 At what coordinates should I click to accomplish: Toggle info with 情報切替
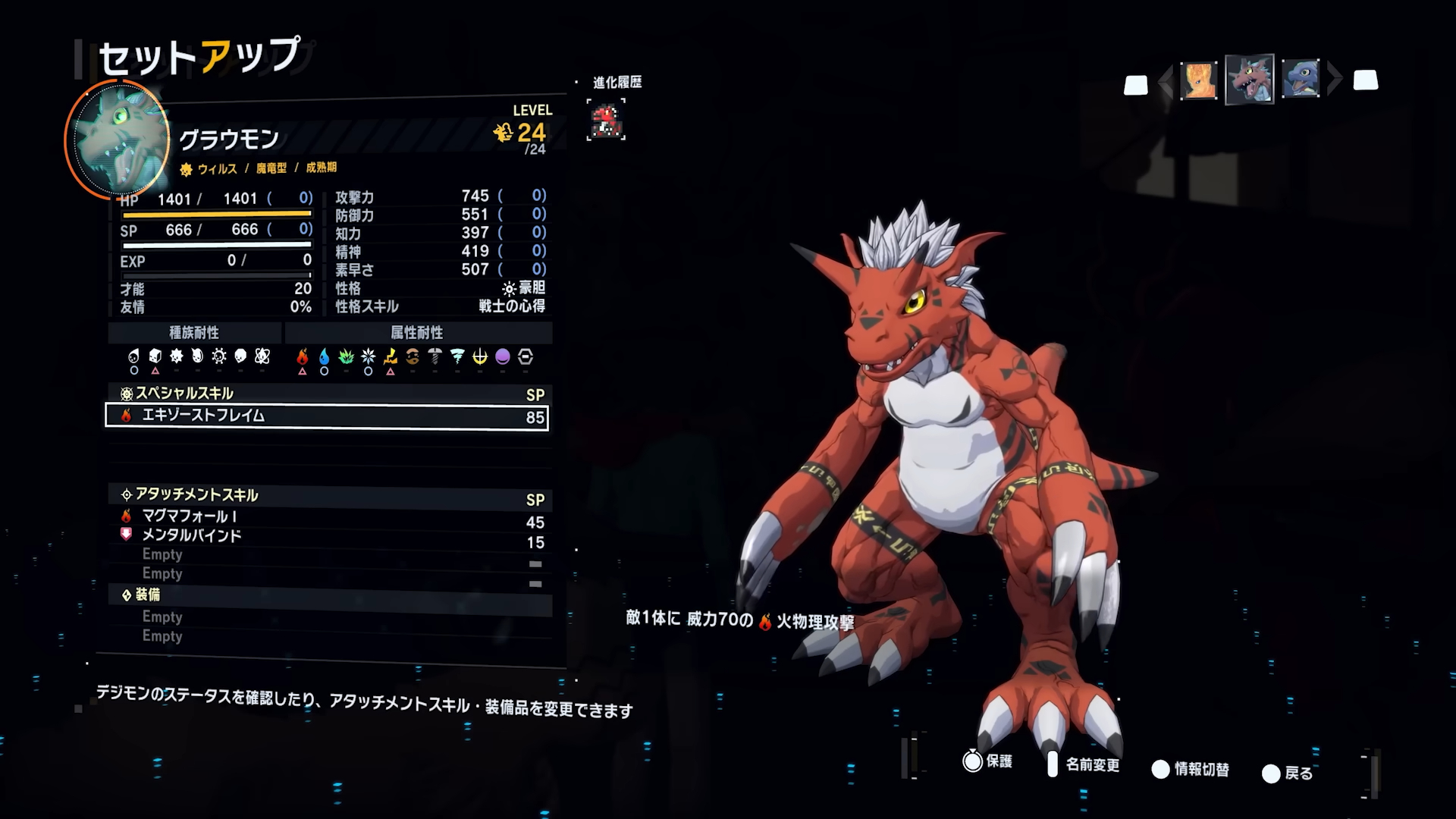tap(1191, 770)
